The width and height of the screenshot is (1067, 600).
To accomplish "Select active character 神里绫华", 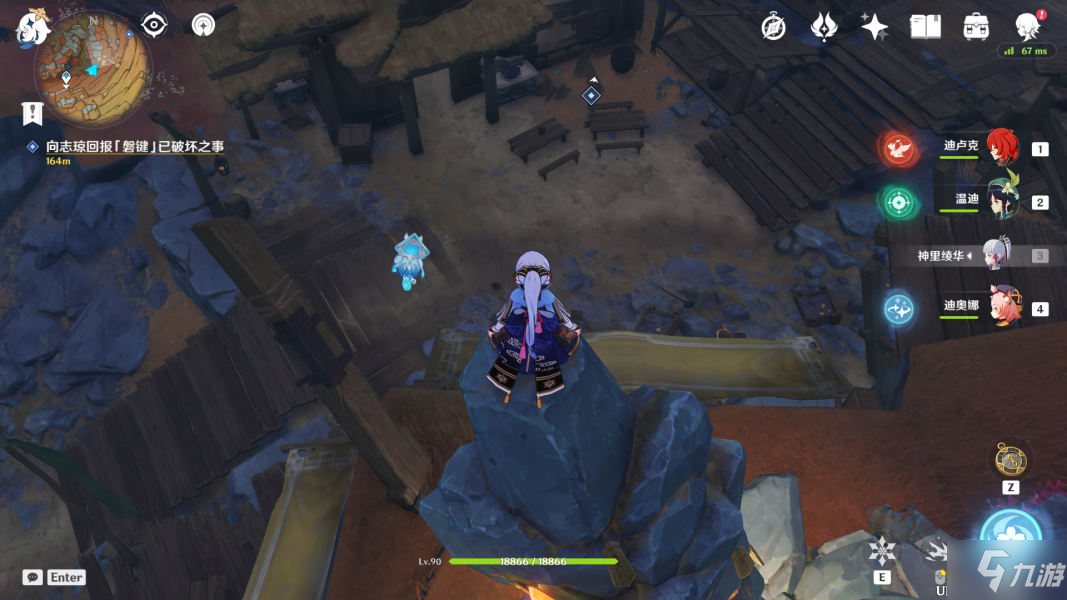I will (997, 254).
